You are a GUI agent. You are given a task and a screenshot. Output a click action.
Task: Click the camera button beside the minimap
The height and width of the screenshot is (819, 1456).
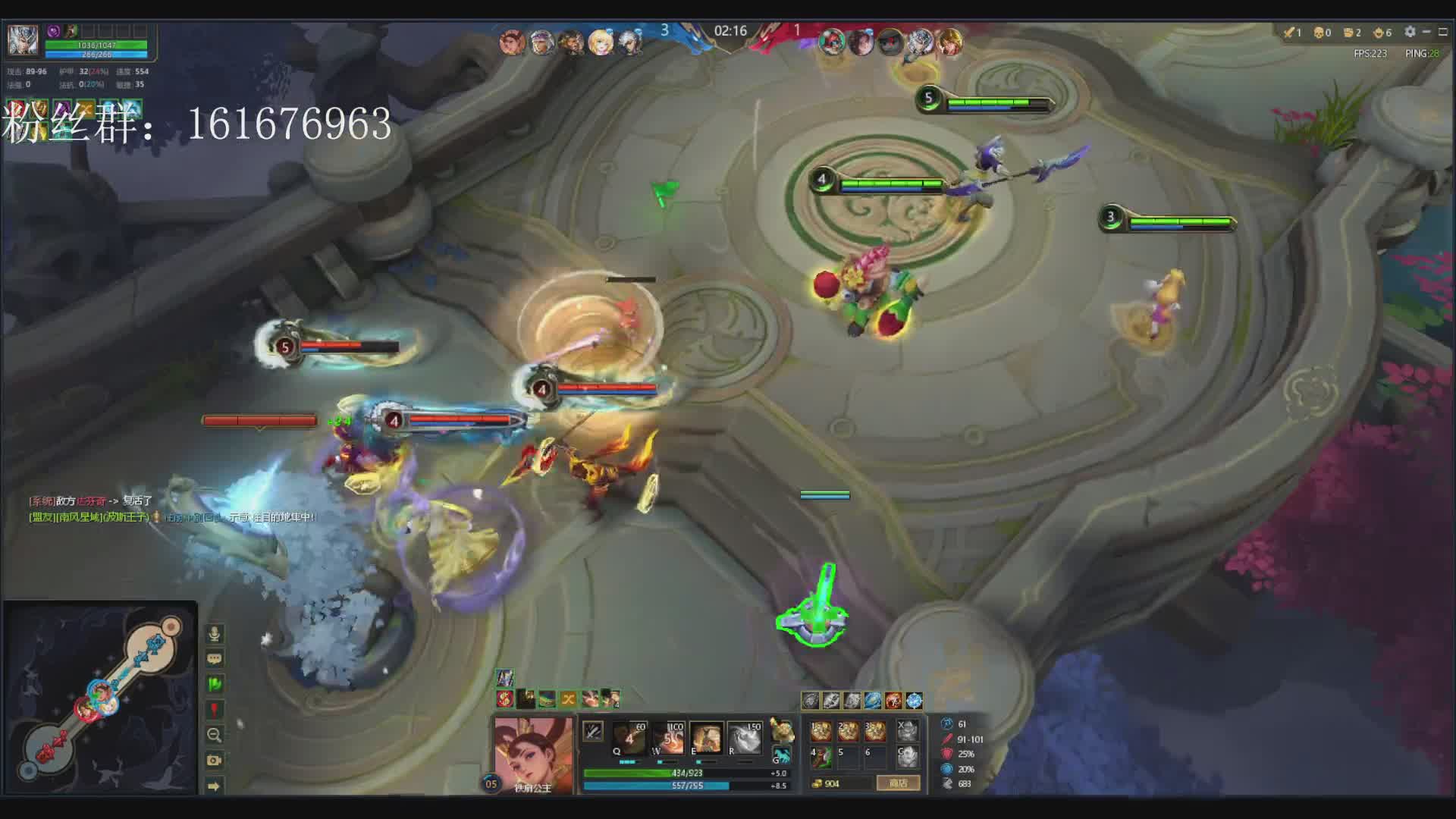[215, 760]
